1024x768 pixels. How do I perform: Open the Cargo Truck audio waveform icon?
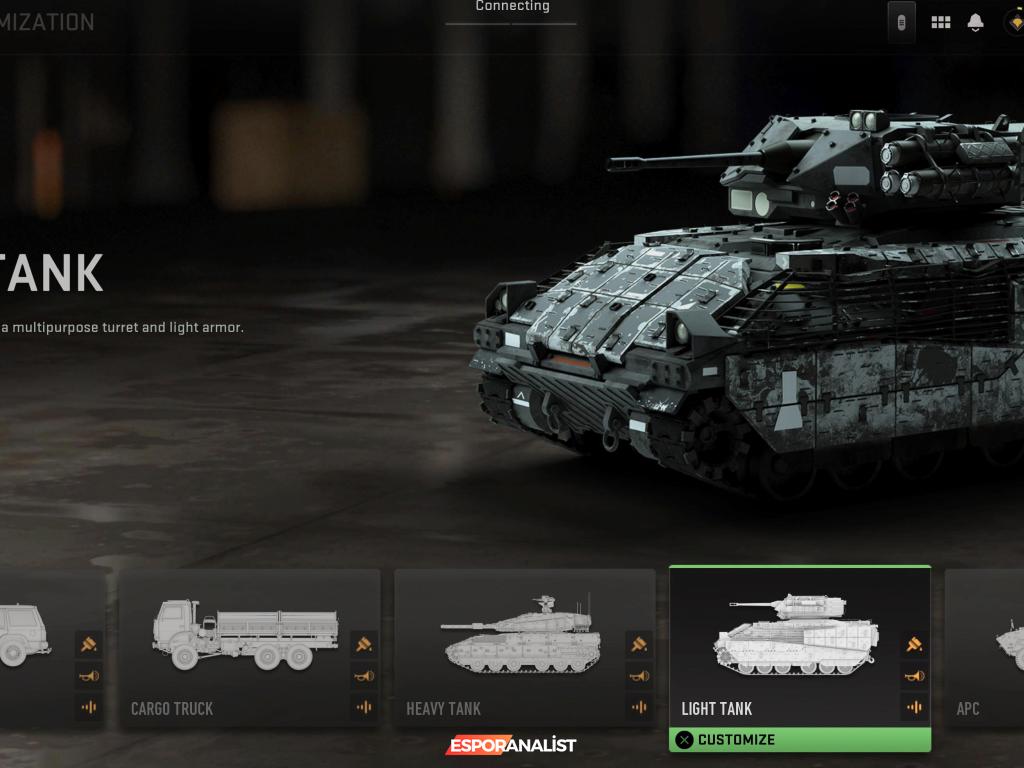(364, 708)
